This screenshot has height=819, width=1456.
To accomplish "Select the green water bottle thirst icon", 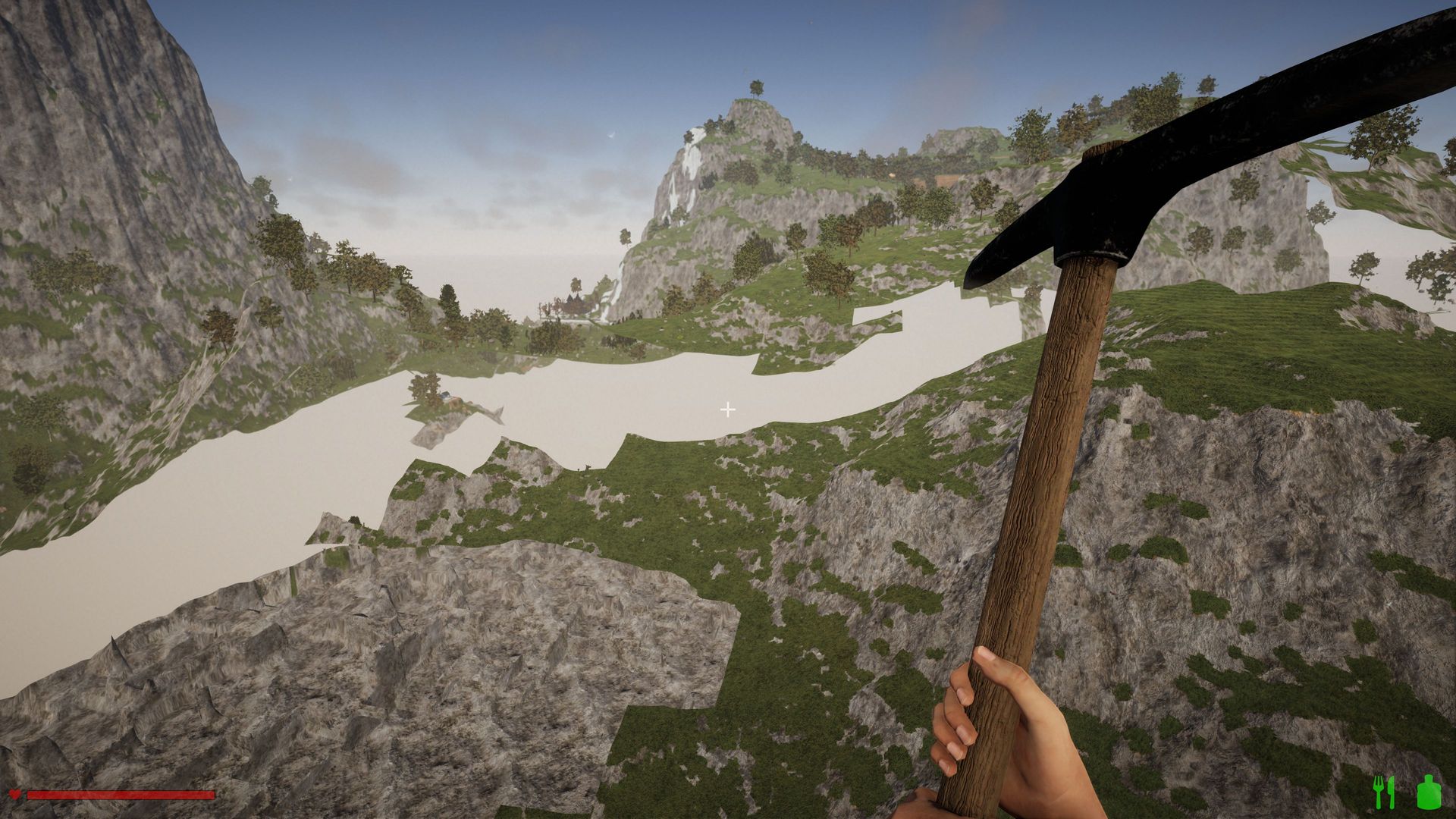I will (1428, 792).
